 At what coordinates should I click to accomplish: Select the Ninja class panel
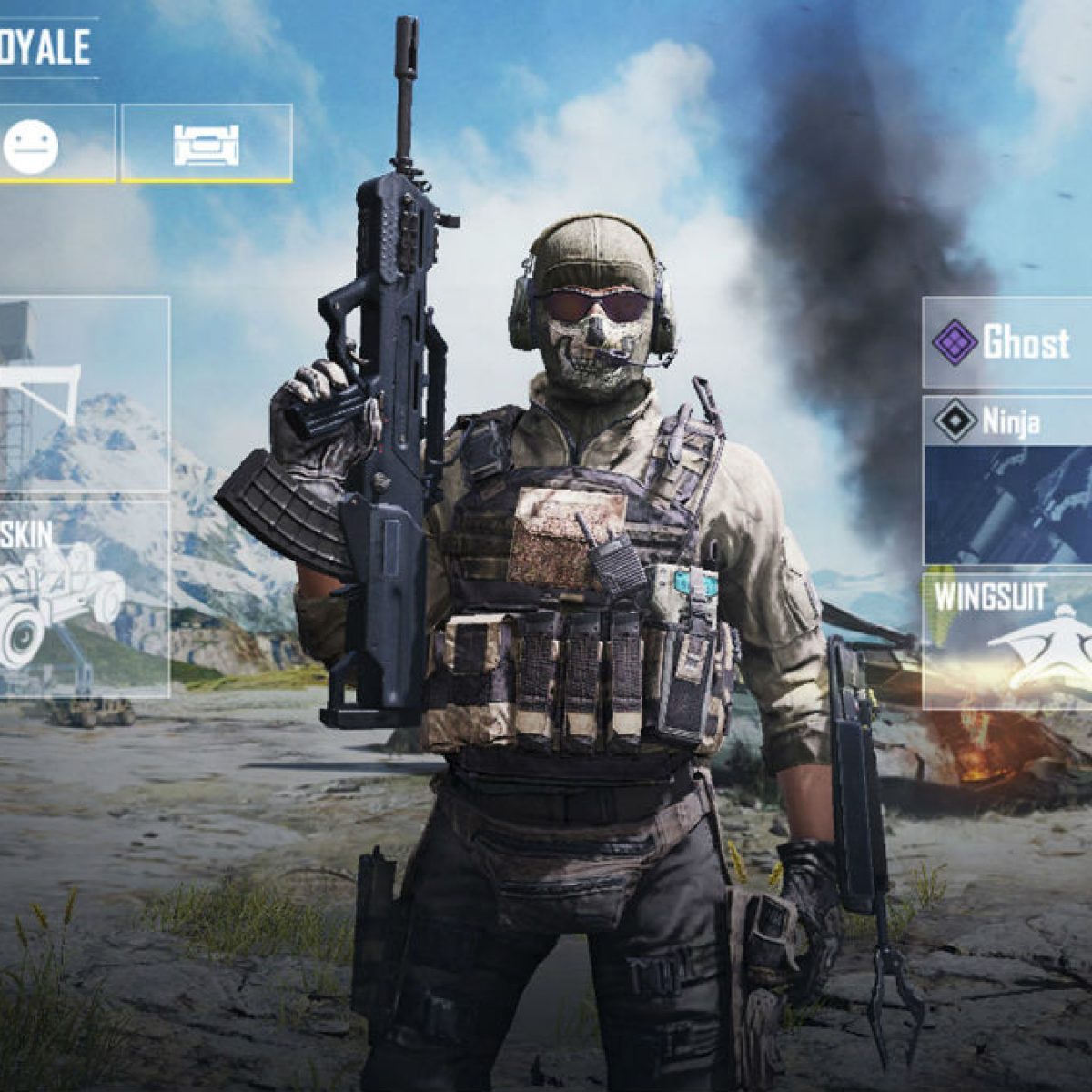click(1008, 480)
